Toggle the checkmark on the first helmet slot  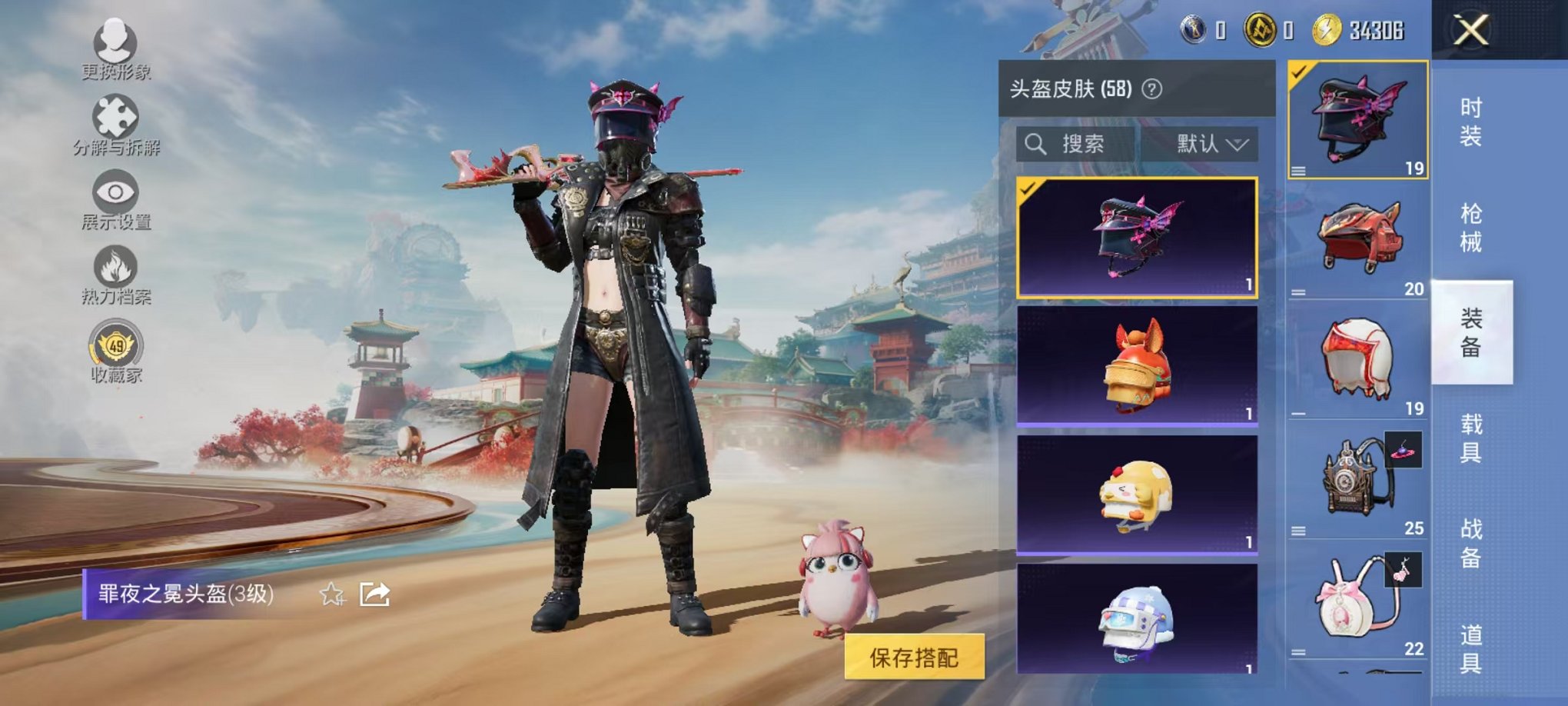click(x=1297, y=74)
